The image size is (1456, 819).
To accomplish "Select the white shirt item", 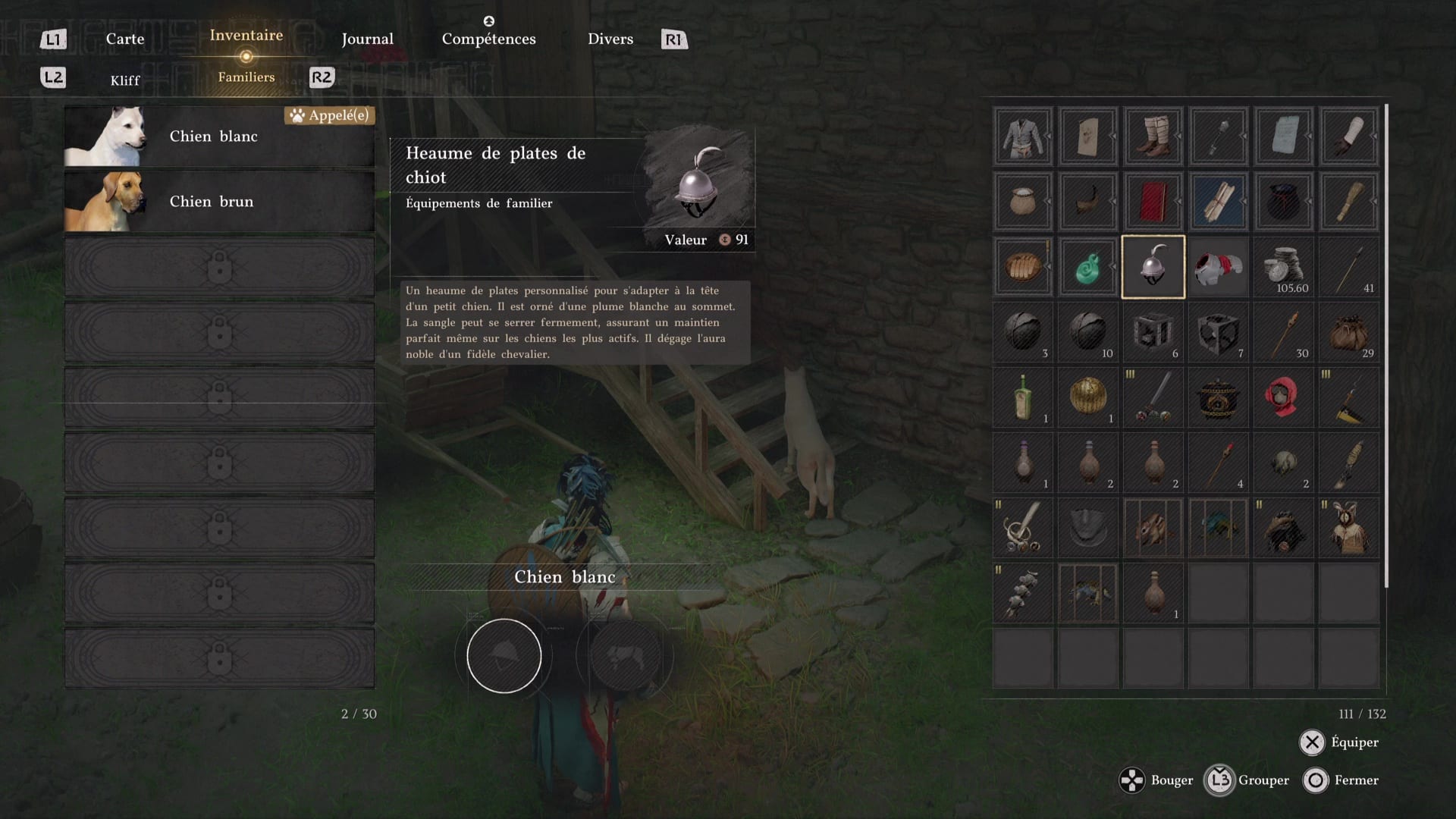I will (1023, 136).
